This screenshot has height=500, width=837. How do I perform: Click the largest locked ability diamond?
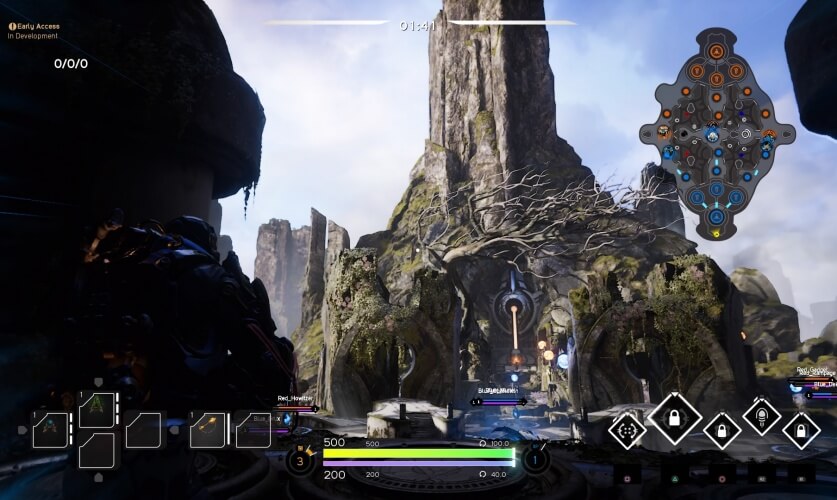coord(674,417)
